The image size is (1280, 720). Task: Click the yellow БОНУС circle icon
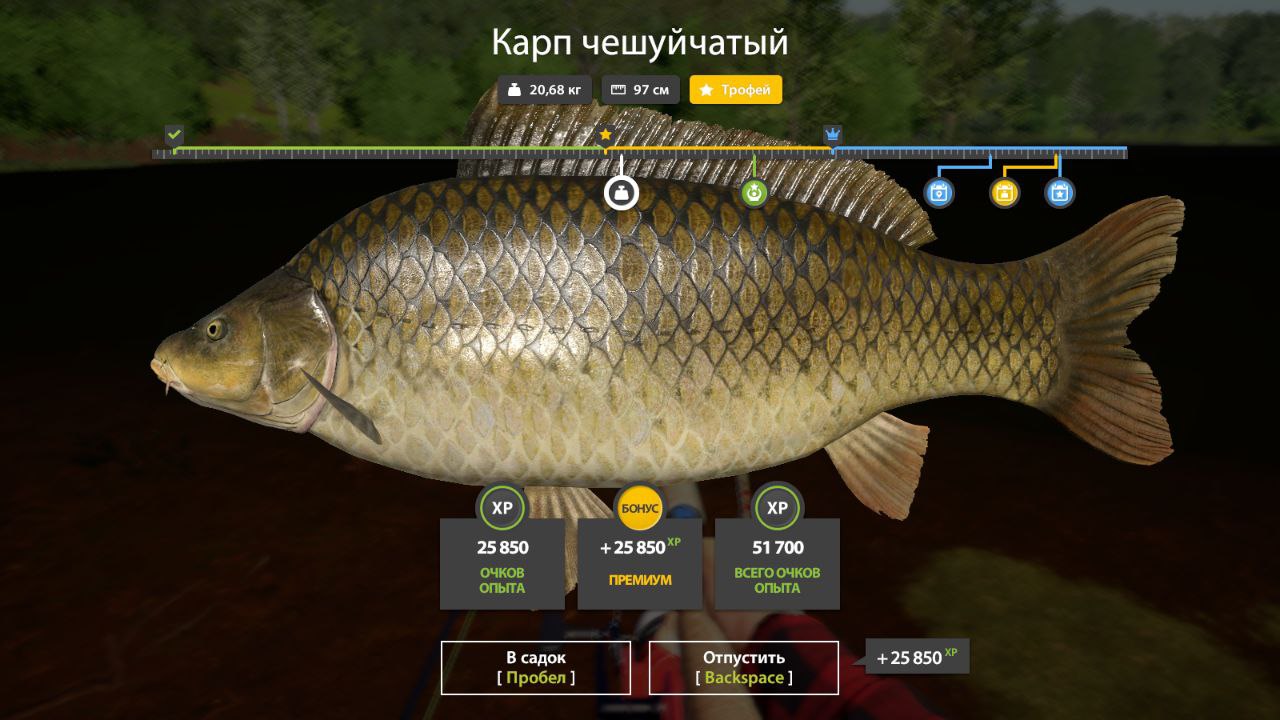click(x=640, y=508)
